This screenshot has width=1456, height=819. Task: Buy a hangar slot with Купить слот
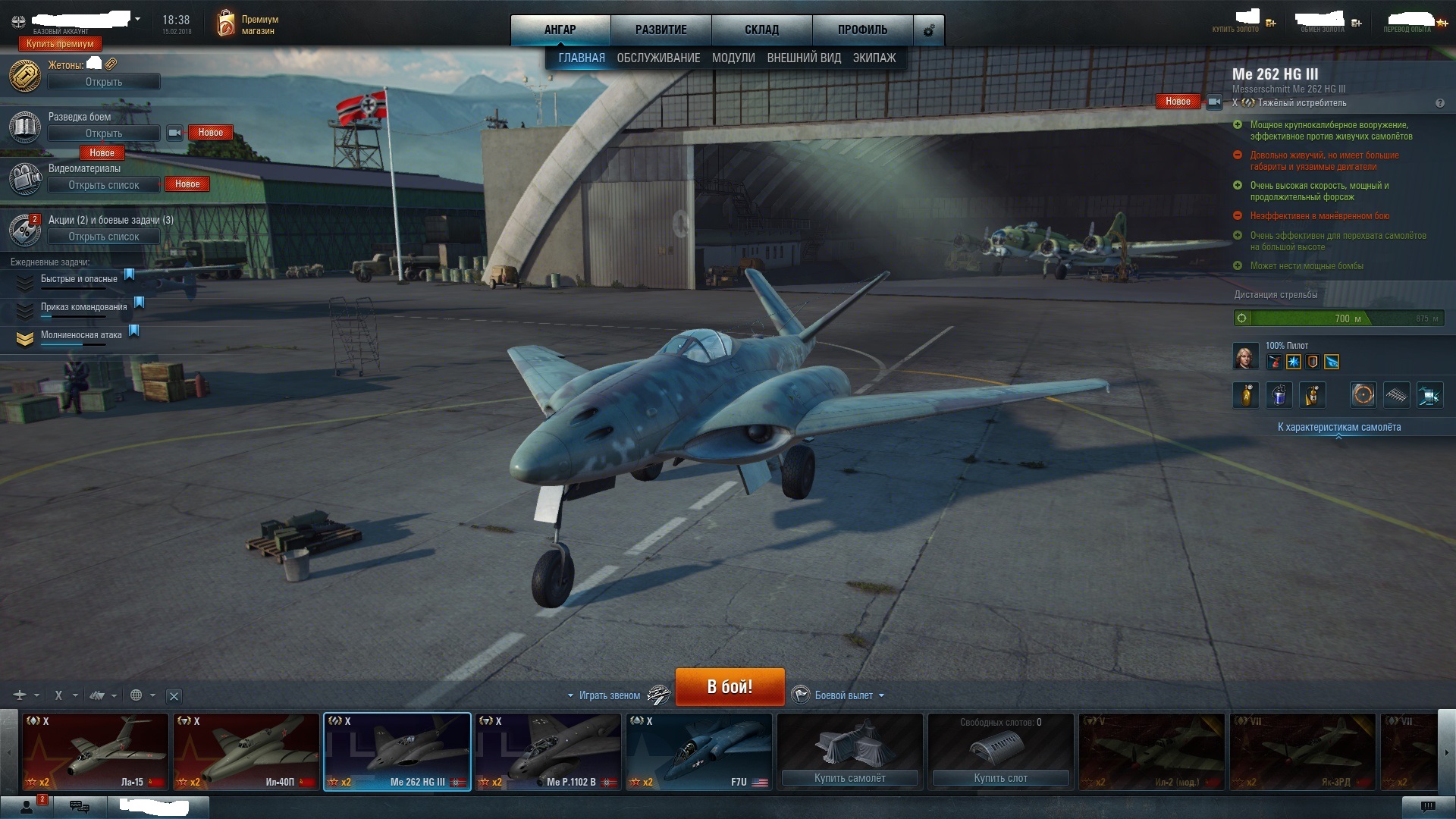pyautogui.click(x=1000, y=778)
